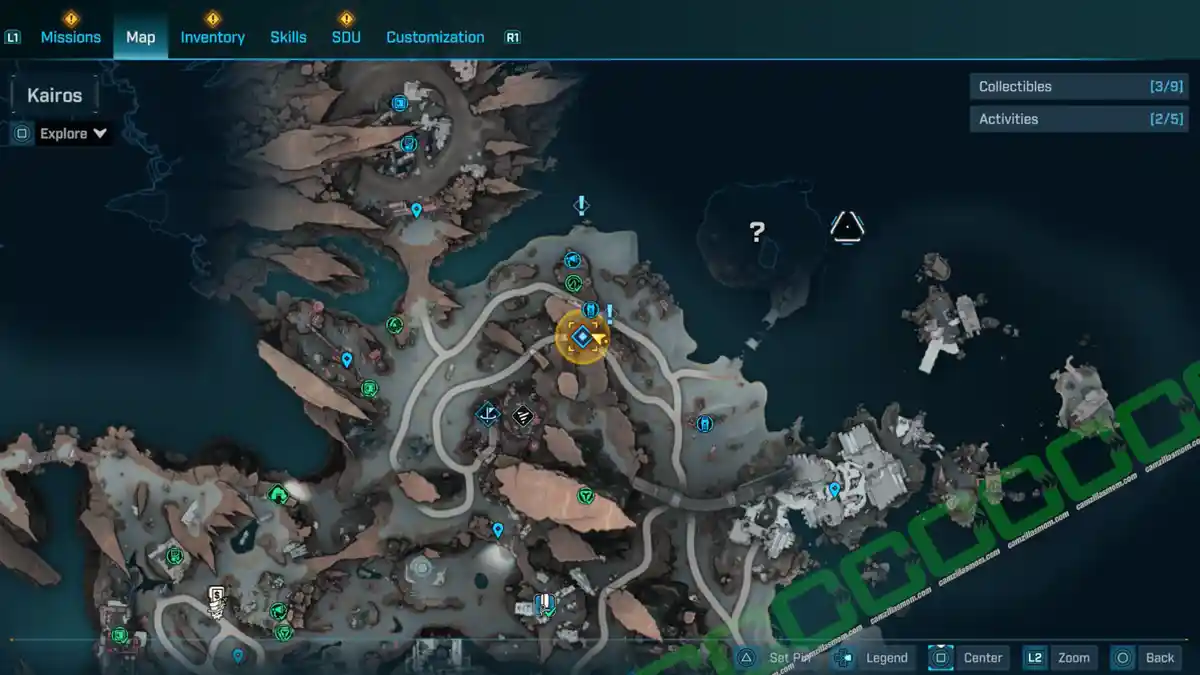Select the SDU tab
This screenshot has height=675, width=1200.
click(346, 37)
